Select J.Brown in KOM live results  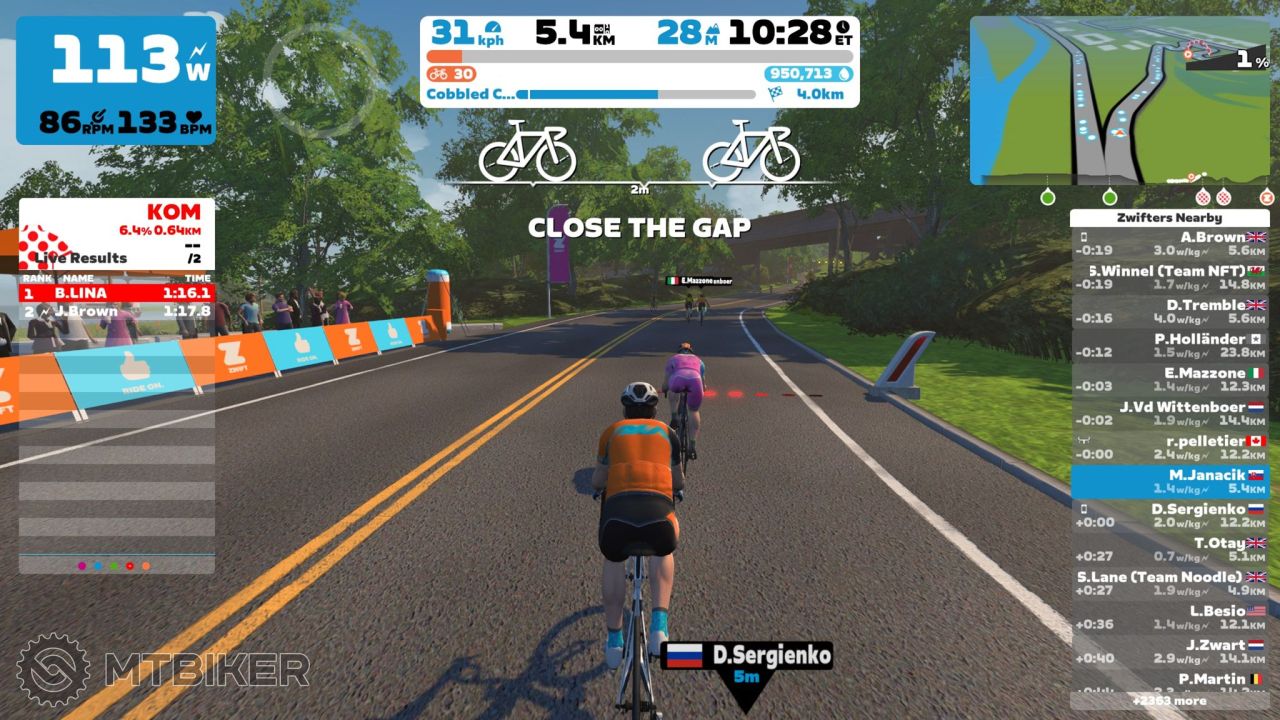coord(116,311)
